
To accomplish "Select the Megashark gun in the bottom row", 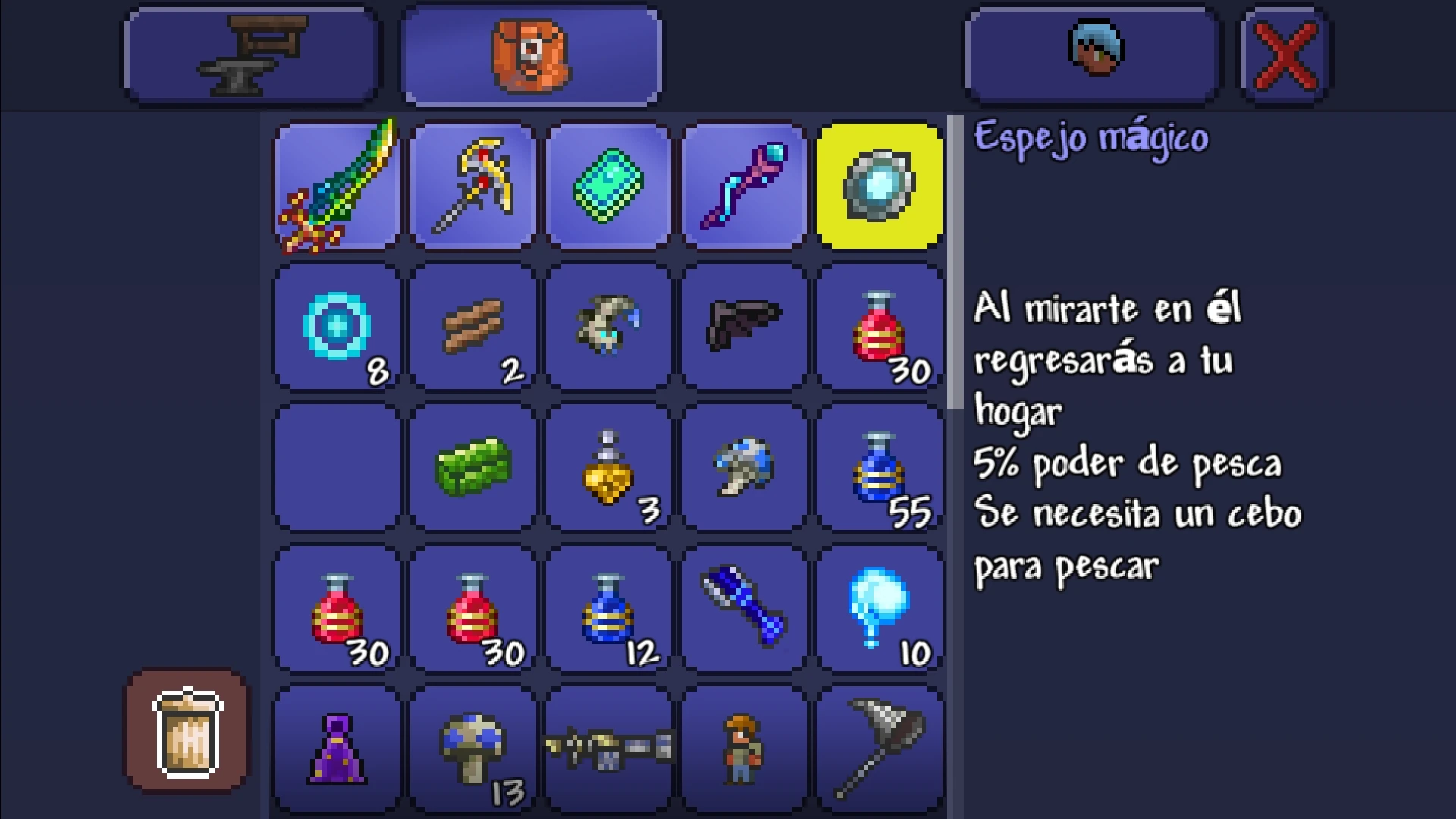I will 607,747.
